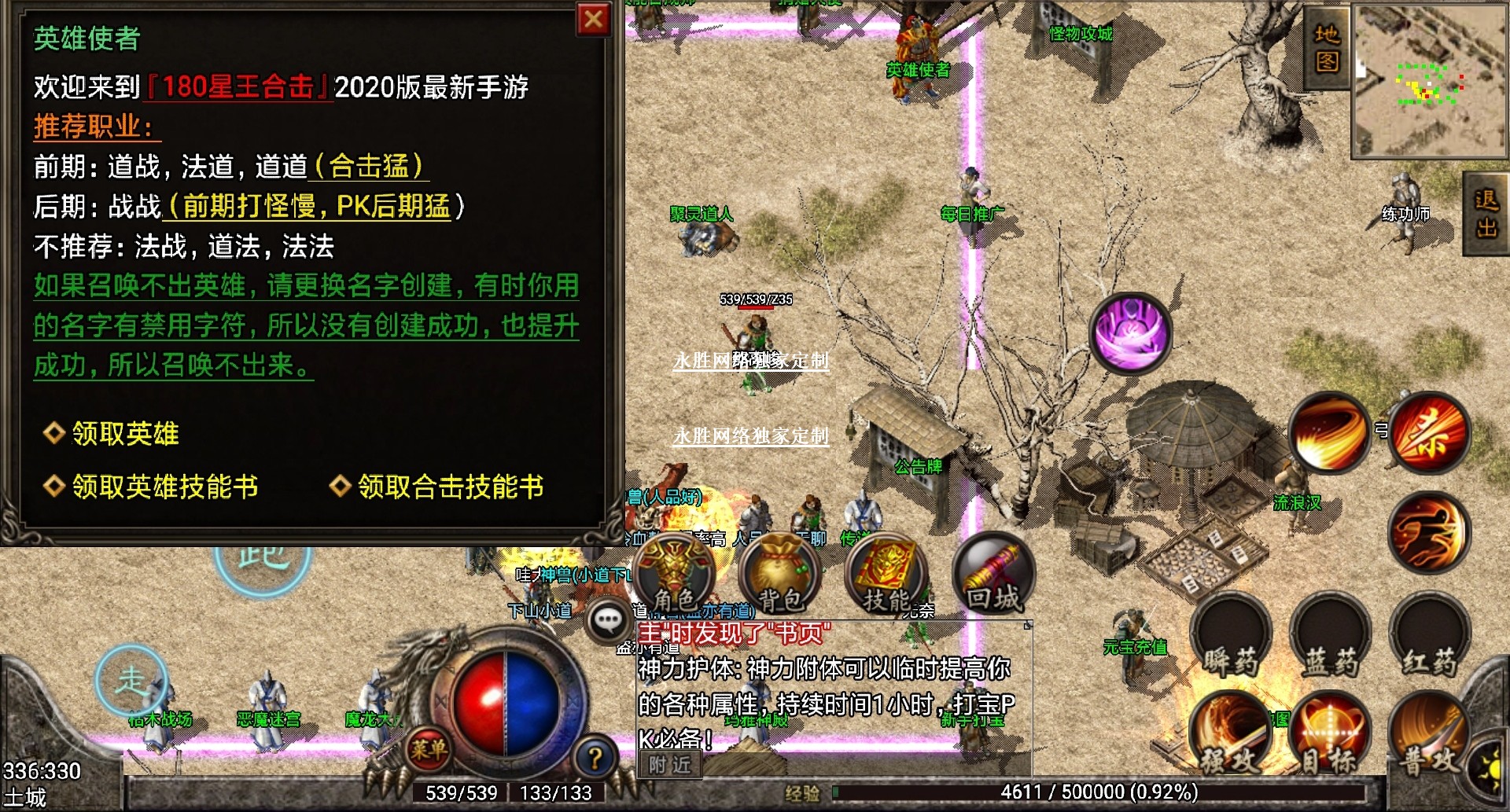Screen dimensions: 1510x812
Task: Use the 回城 return-to-town scroll
Action: click(x=993, y=576)
